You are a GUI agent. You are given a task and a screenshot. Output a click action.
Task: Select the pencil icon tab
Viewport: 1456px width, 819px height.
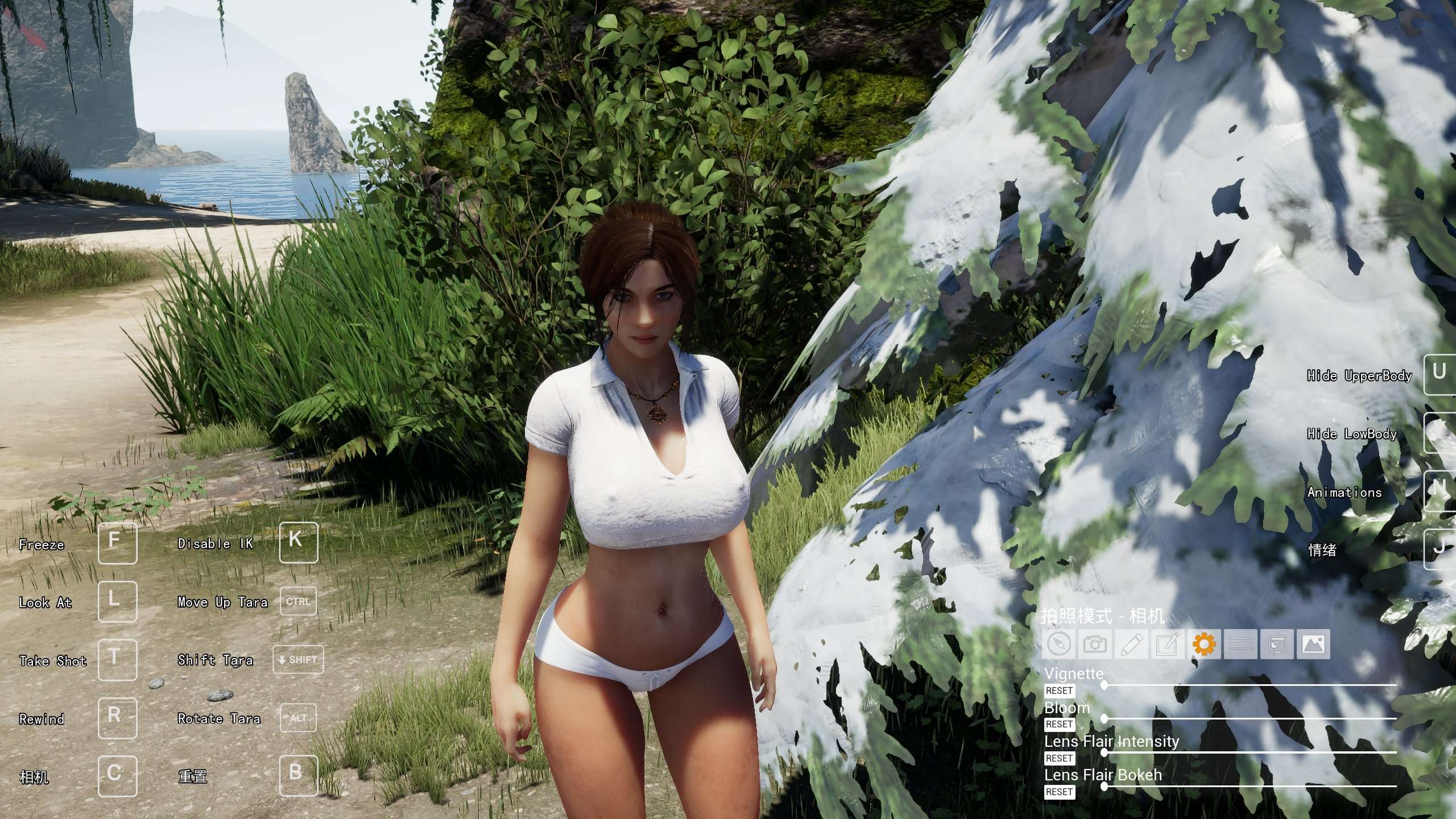1131,644
